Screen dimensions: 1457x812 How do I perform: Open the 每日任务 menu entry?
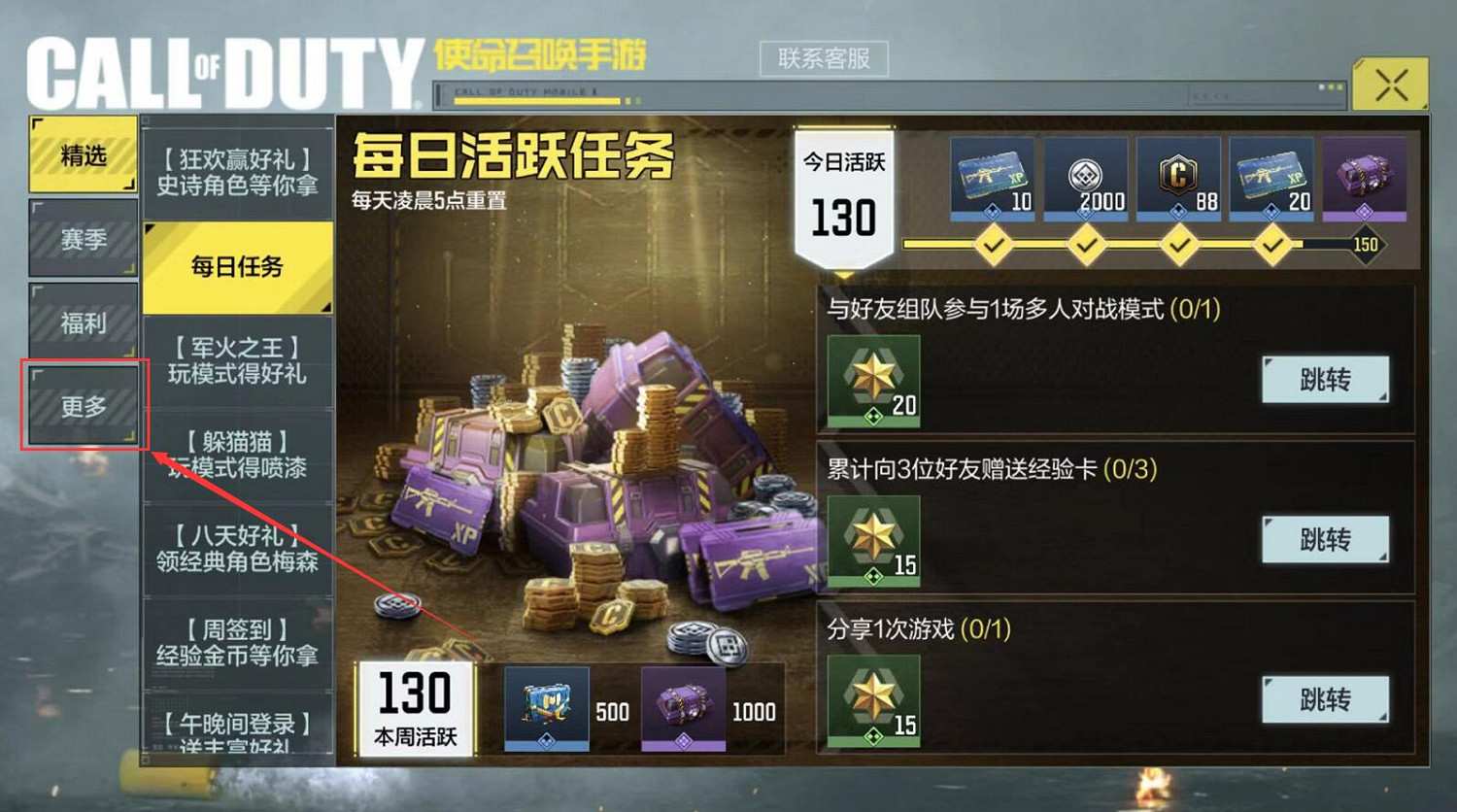[x=236, y=265]
